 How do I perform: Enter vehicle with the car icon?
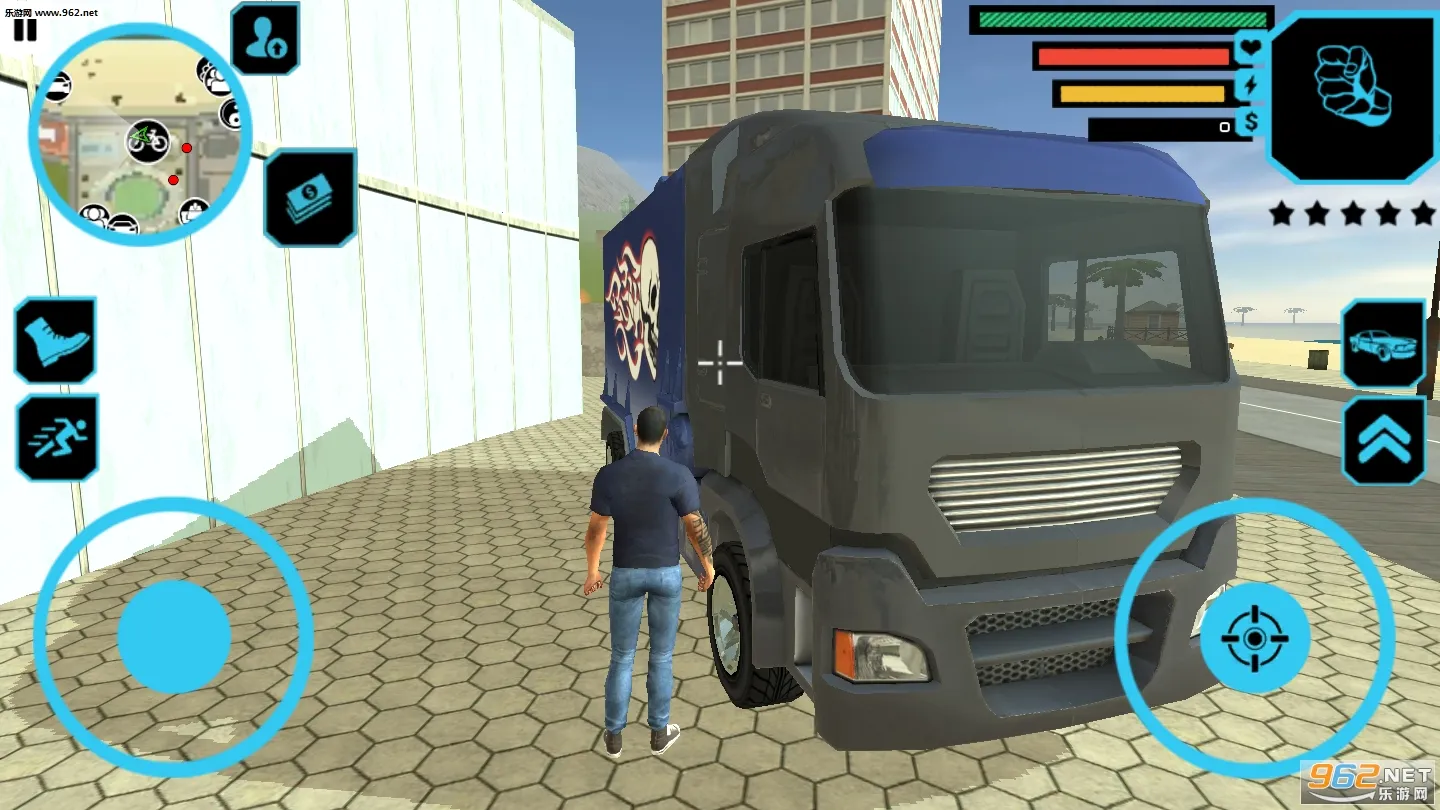pos(1383,344)
